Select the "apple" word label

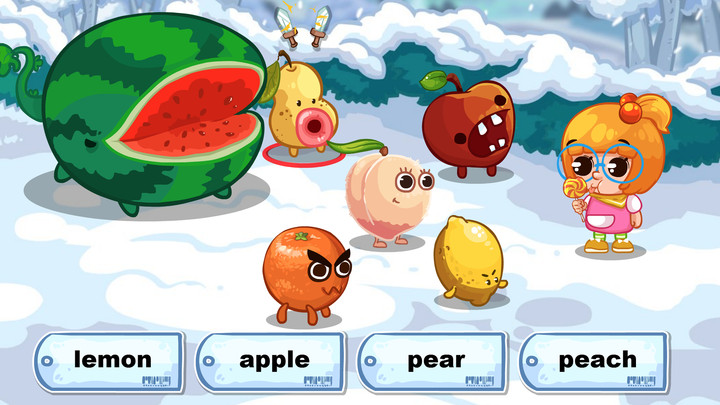pyautogui.click(x=273, y=361)
